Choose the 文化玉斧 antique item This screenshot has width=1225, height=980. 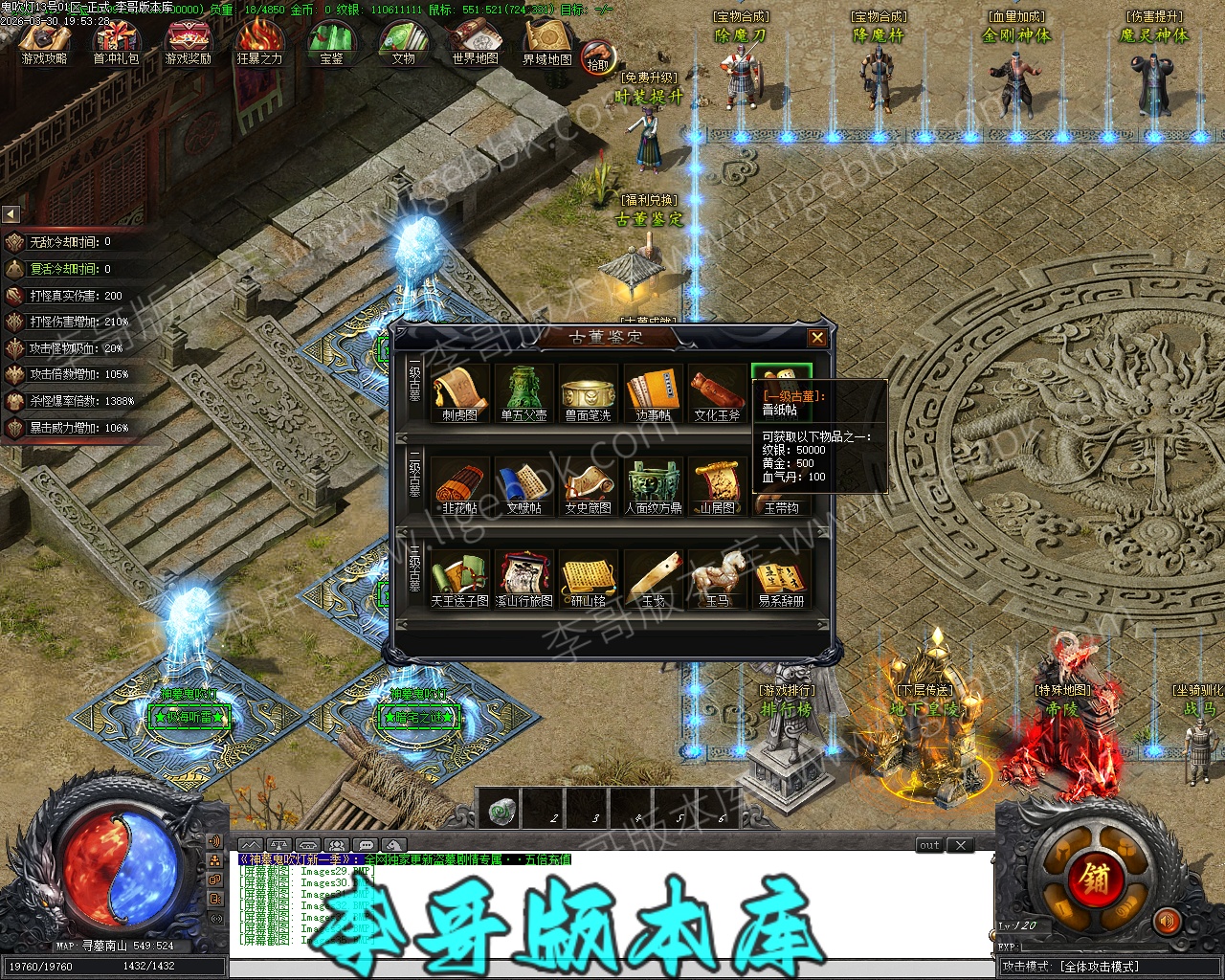point(717,390)
